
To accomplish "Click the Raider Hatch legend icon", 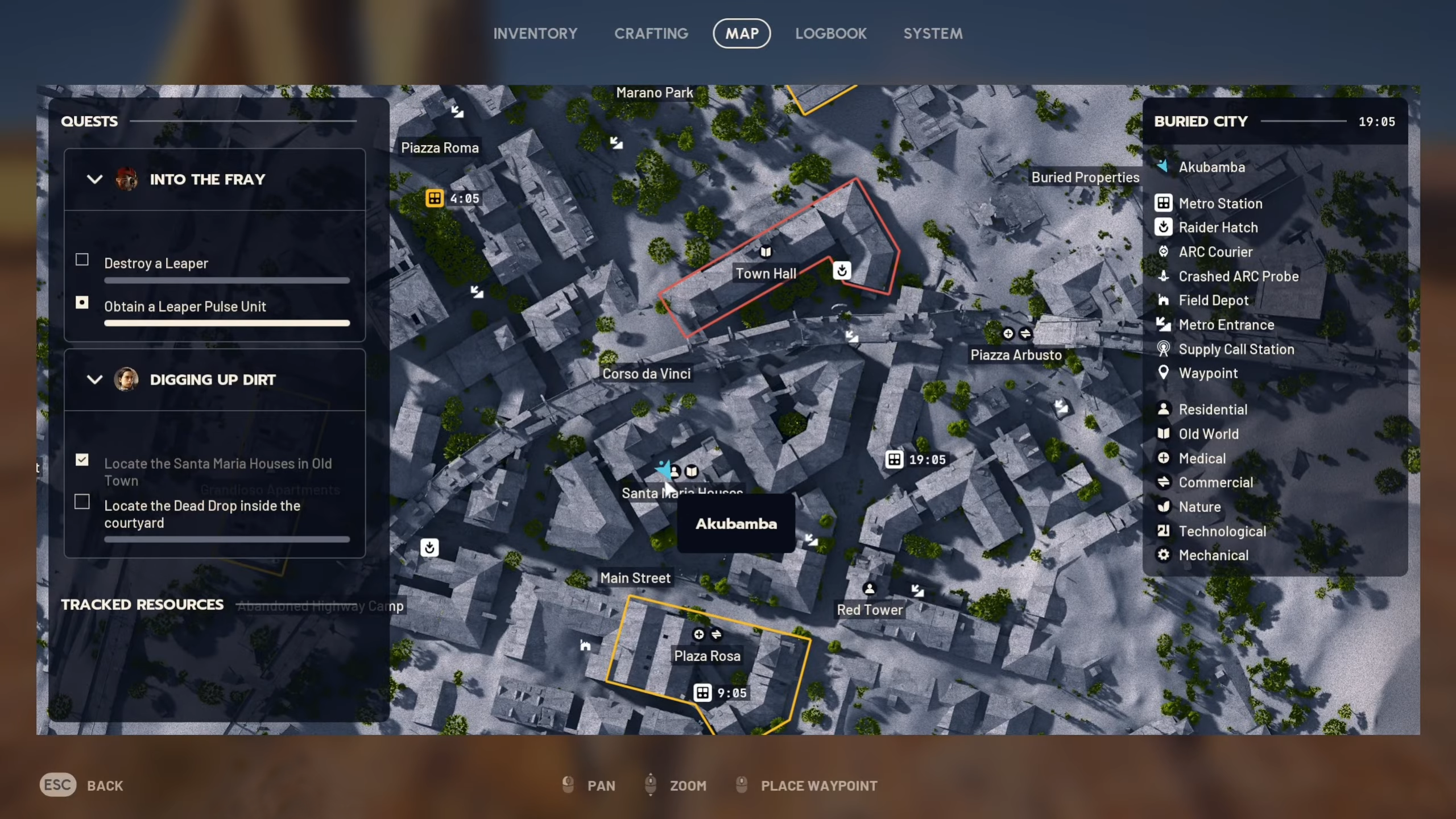I will 1164,227.
